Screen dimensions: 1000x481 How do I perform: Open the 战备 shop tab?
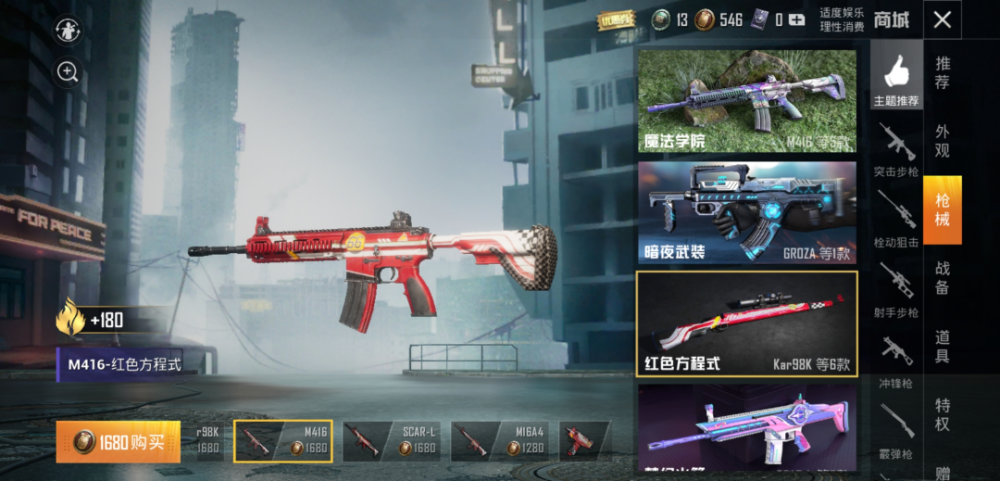[942, 278]
